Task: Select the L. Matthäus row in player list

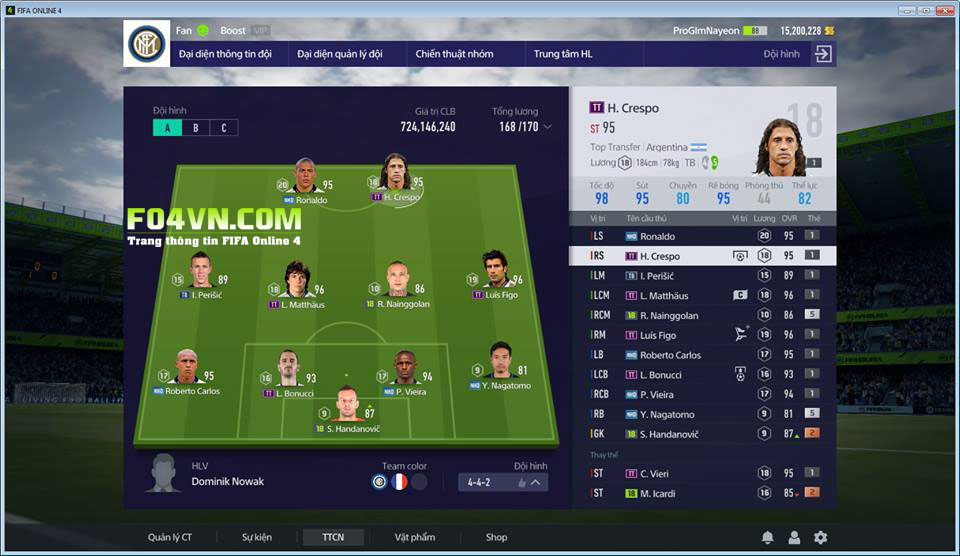Action: point(700,295)
